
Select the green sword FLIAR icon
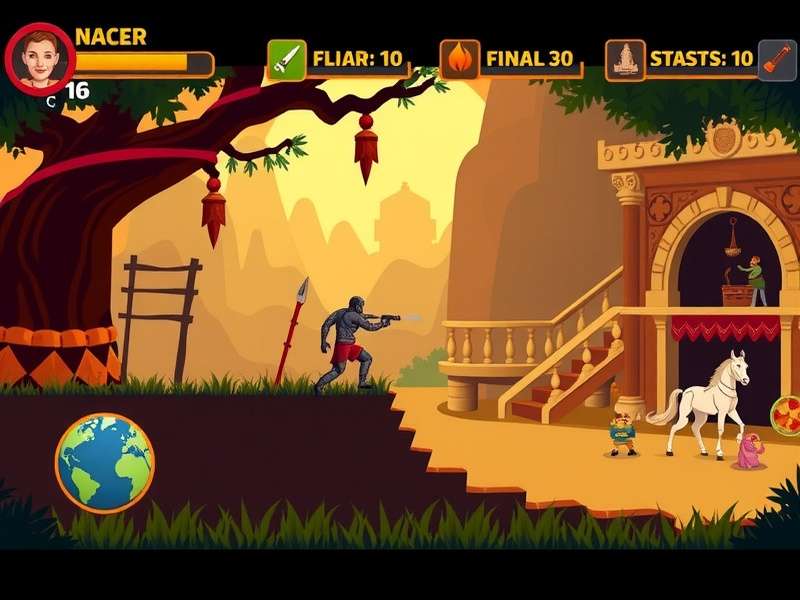[286, 59]
